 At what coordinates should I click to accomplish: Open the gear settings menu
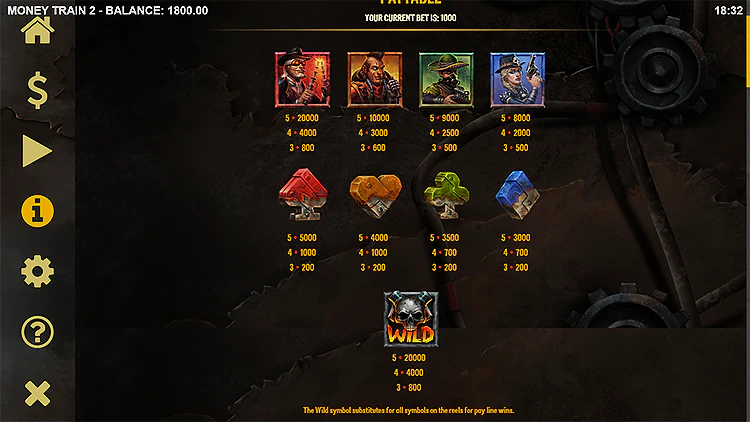37,271
